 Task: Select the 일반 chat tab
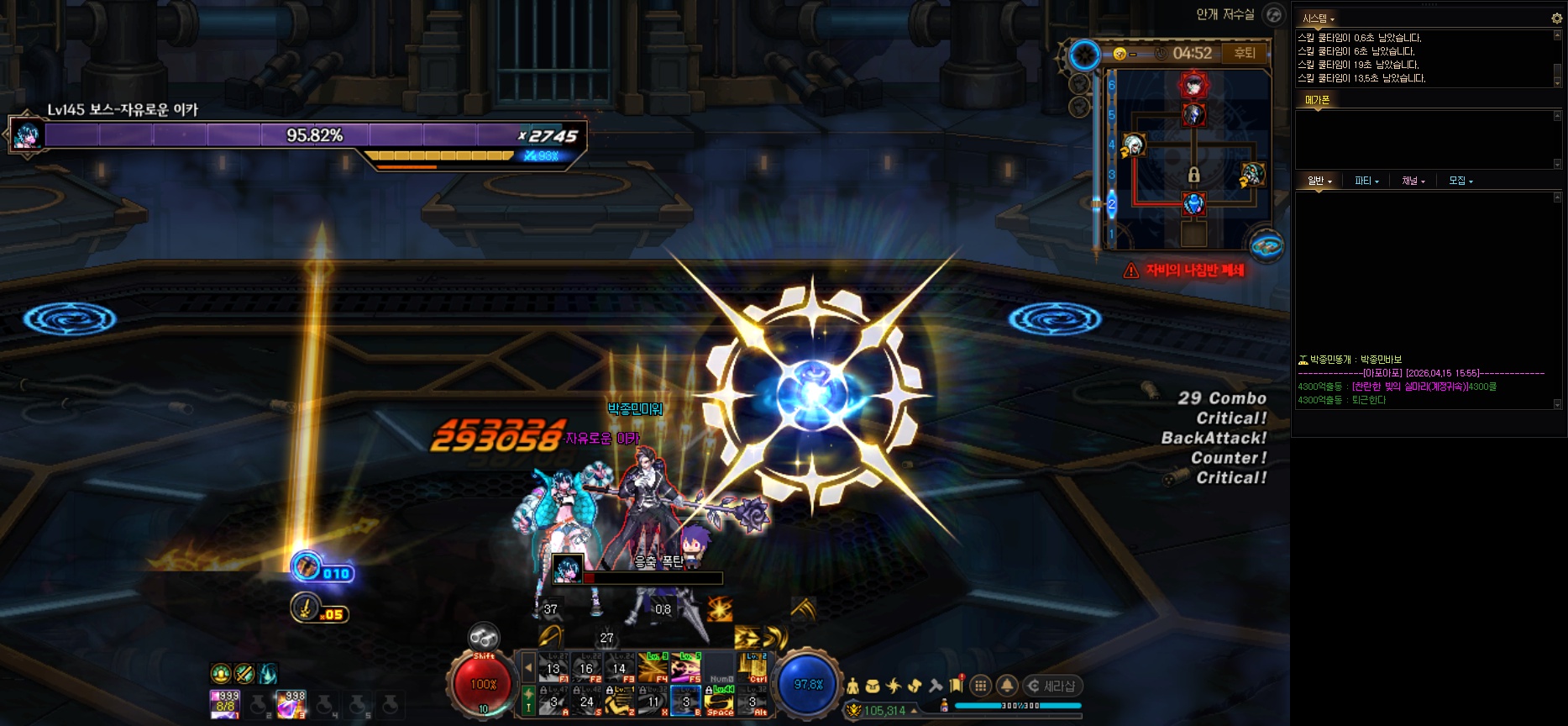1319,181
